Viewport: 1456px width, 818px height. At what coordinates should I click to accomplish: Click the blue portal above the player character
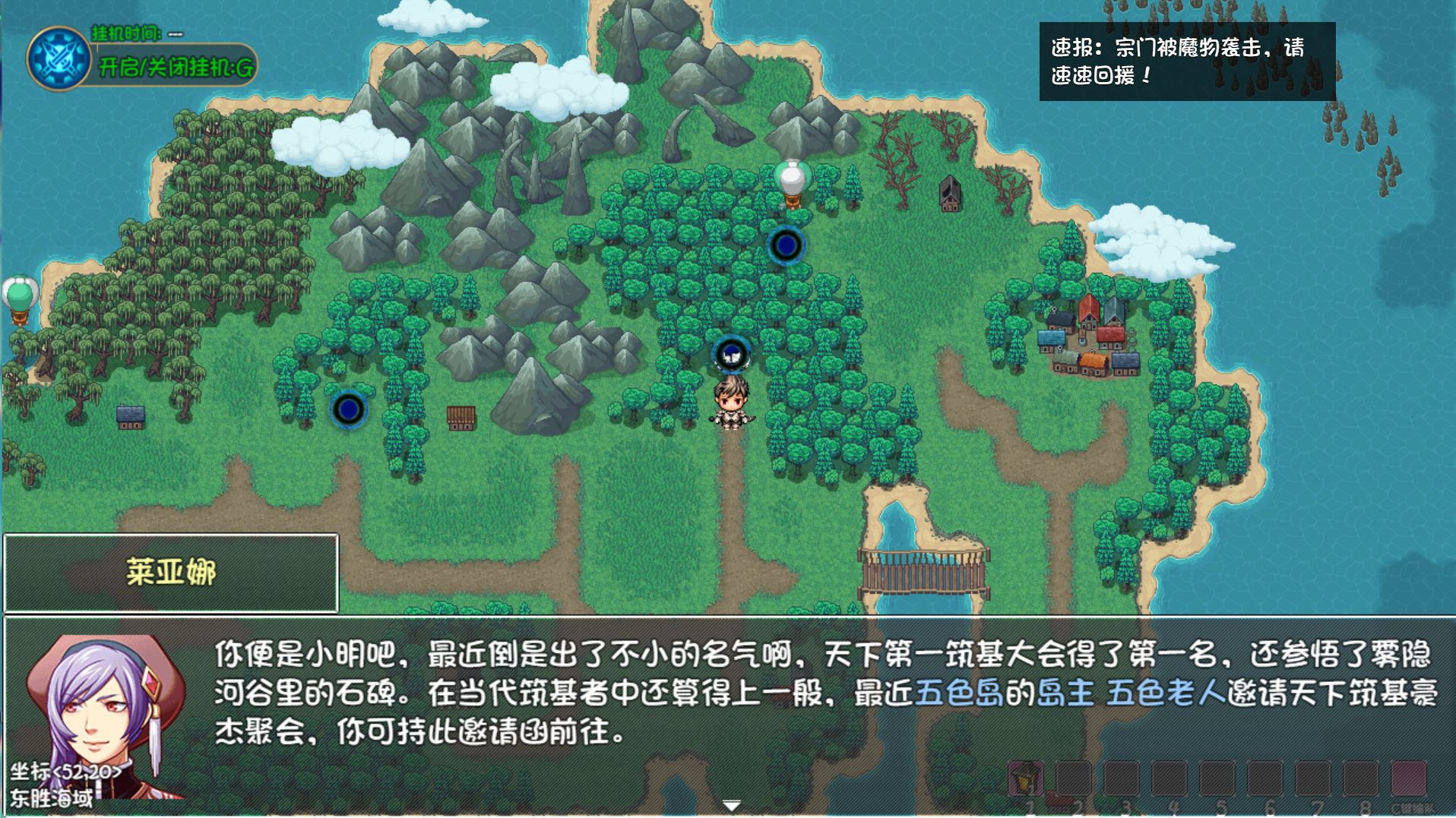(731, 353)
